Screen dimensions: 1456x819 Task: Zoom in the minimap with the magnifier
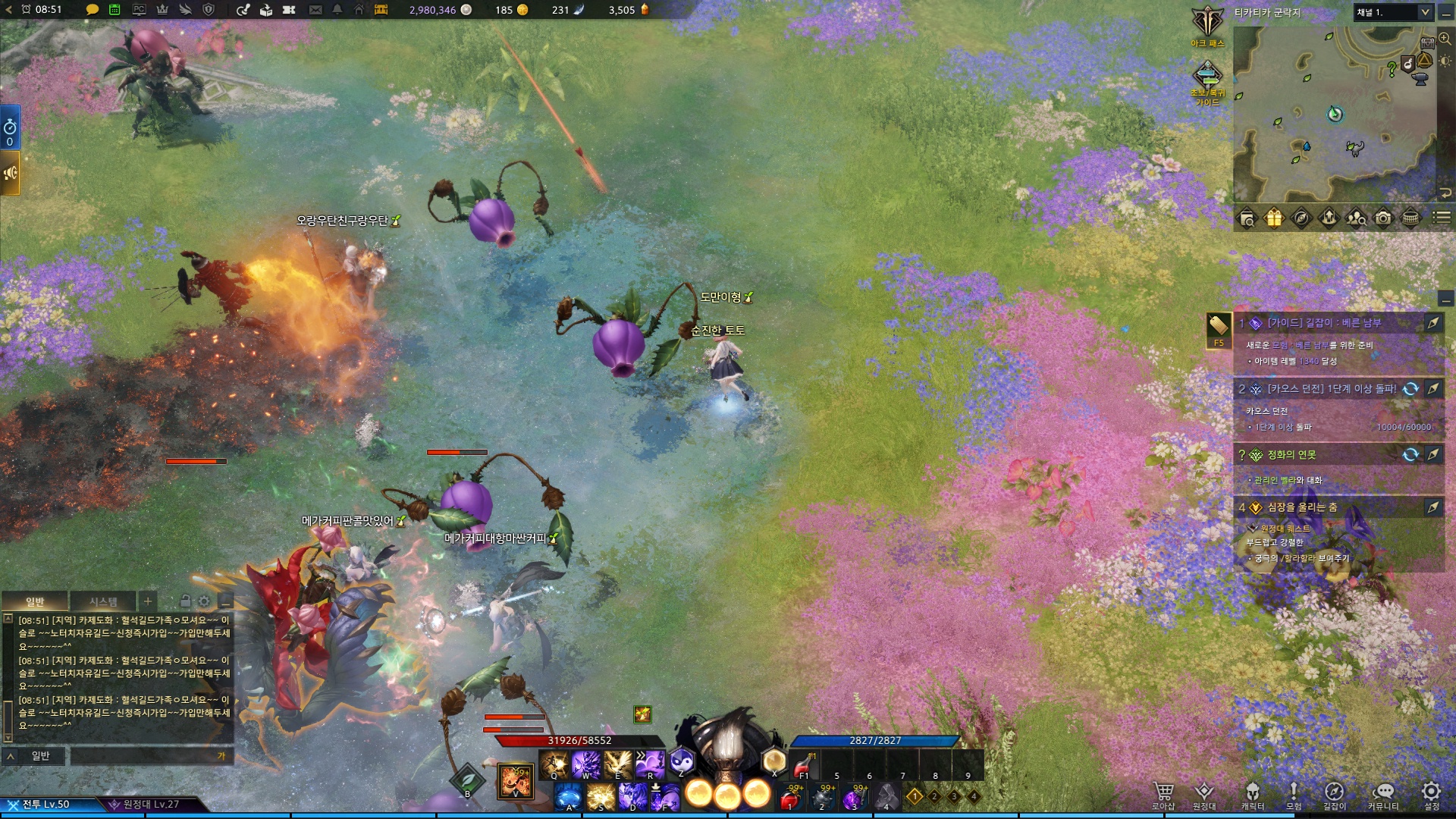coord(1445,39)
